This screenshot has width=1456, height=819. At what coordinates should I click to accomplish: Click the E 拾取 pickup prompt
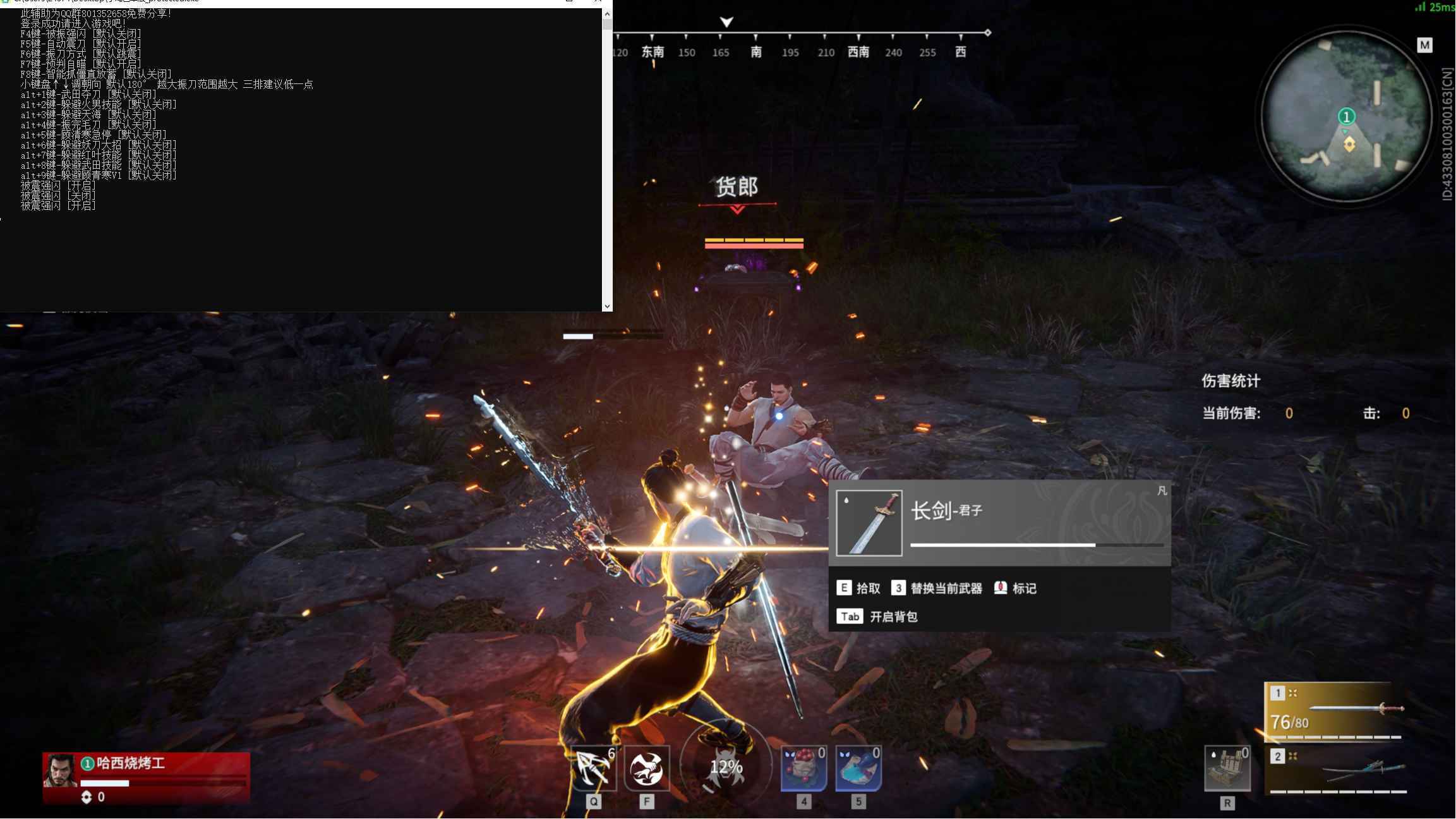[x=860, y=588]
